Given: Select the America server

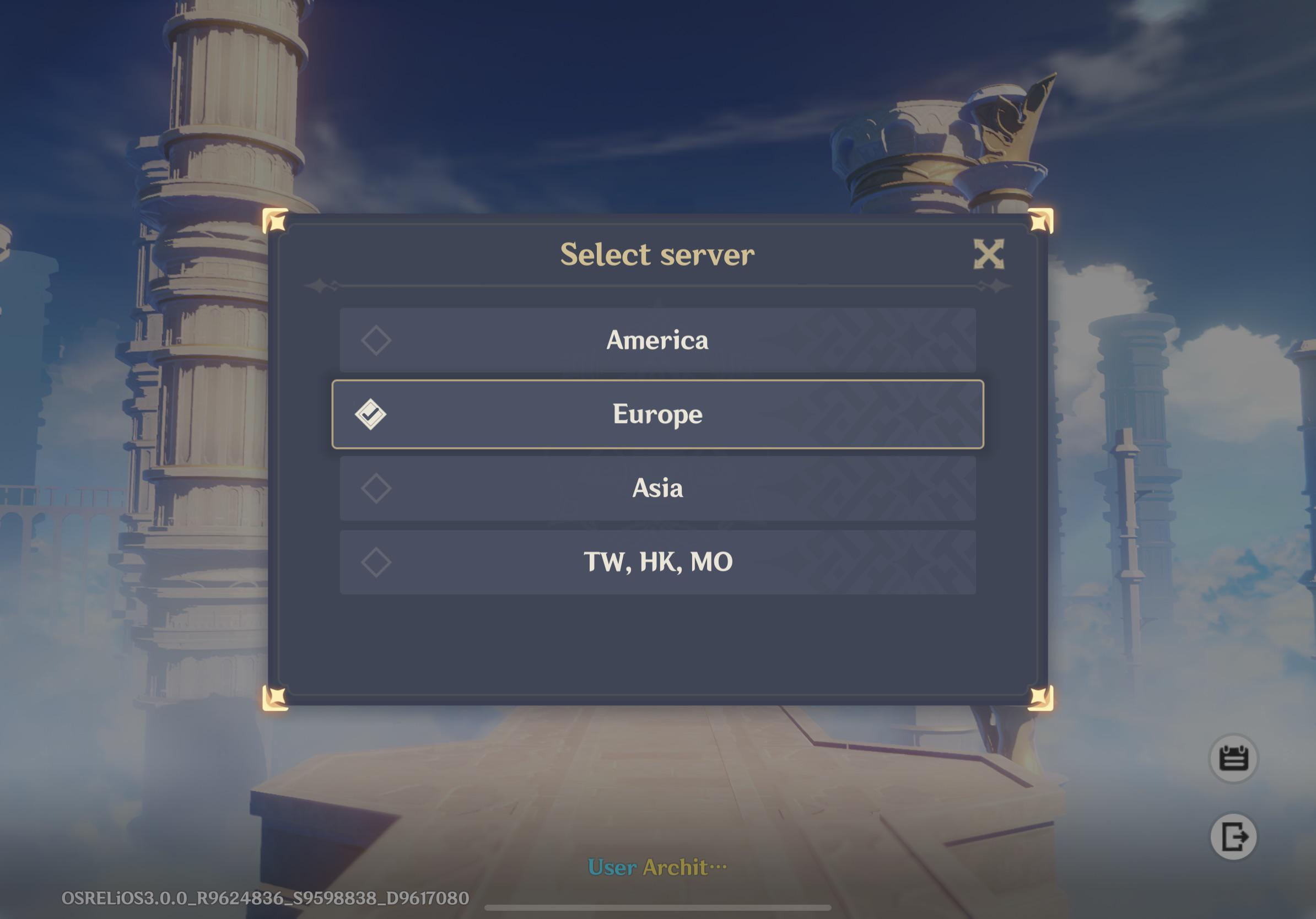Looking at the screenshot, I should (x=657, y=340).
